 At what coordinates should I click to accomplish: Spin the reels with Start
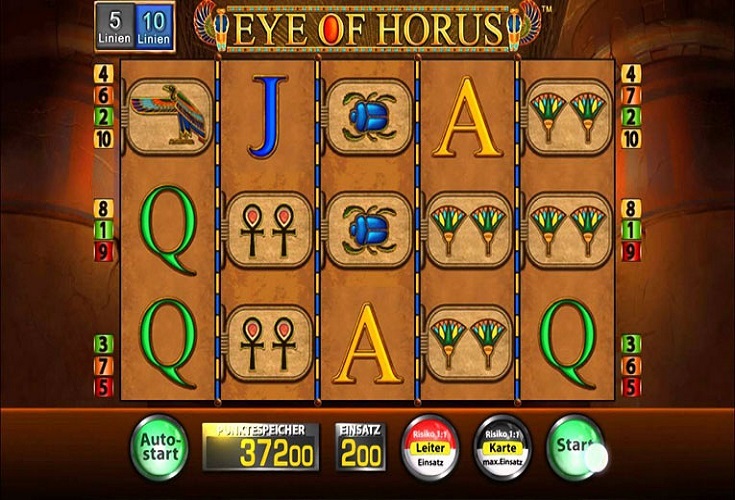point(575,445)
